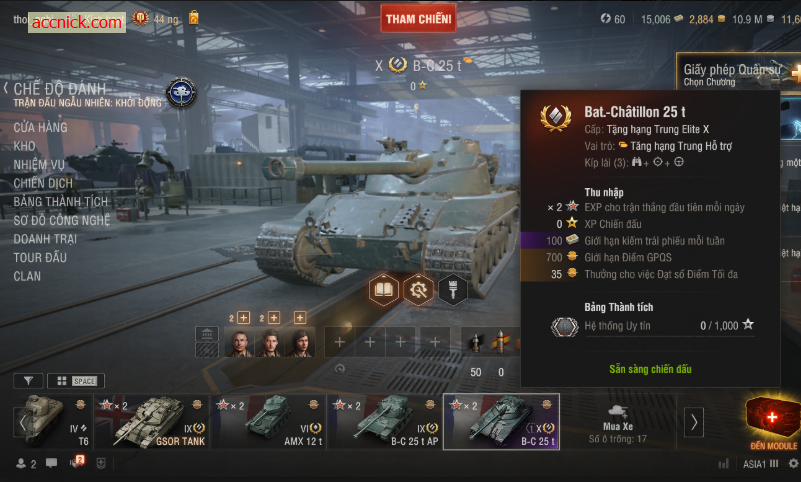
Task: Select the GSOR TANK in carousel
Action: tap(151, 421)
